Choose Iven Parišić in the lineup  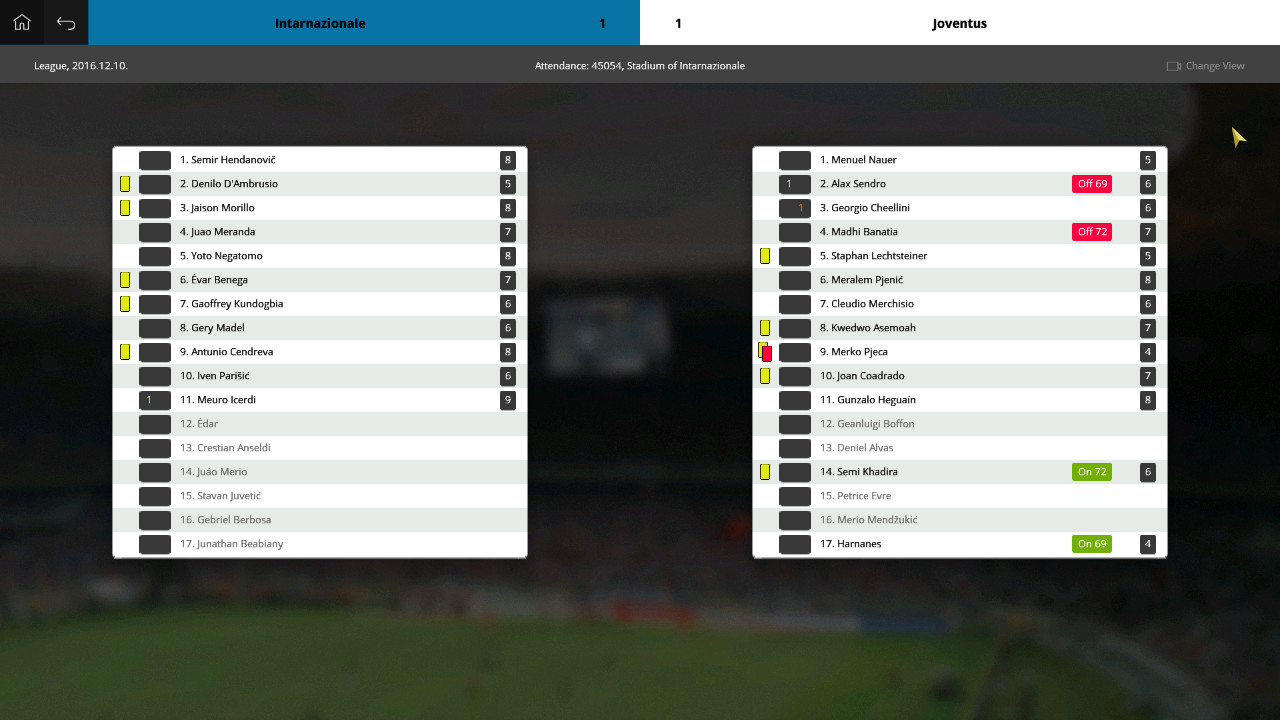pyautogui.click(x=215, y=376)
